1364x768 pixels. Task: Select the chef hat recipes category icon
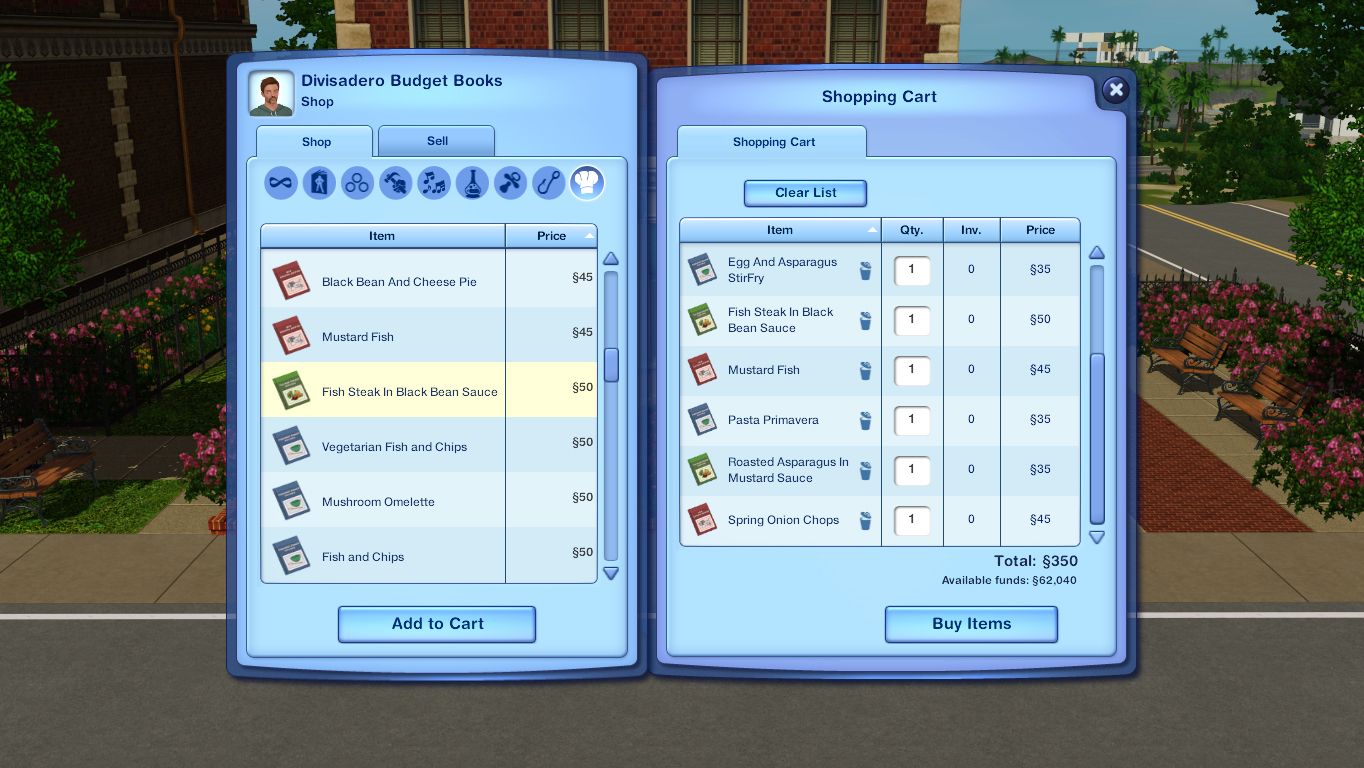pyautogui.click(x=585, y=183)
